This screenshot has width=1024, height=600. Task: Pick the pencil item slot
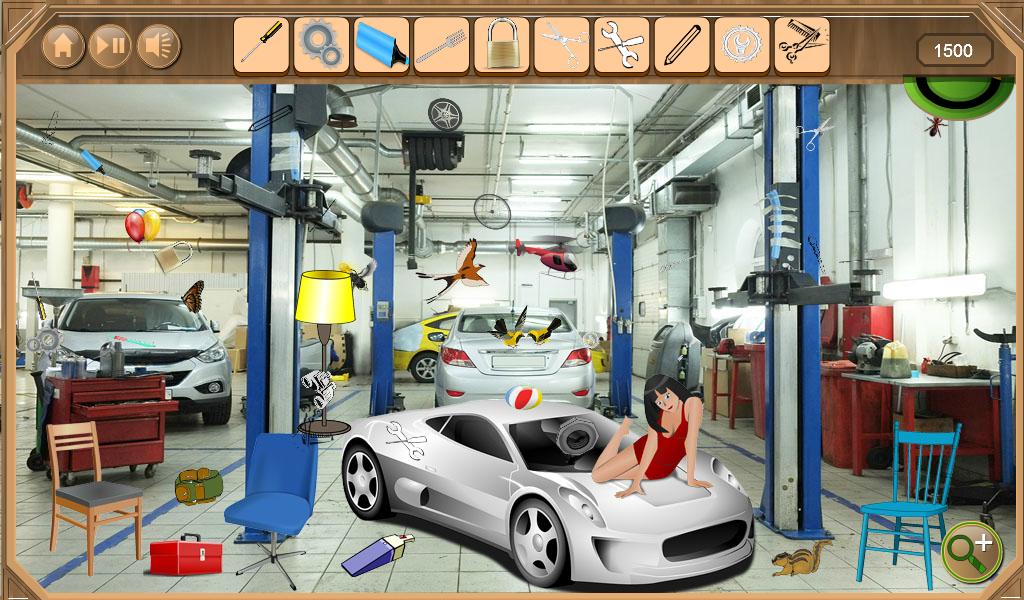point(681,45)
